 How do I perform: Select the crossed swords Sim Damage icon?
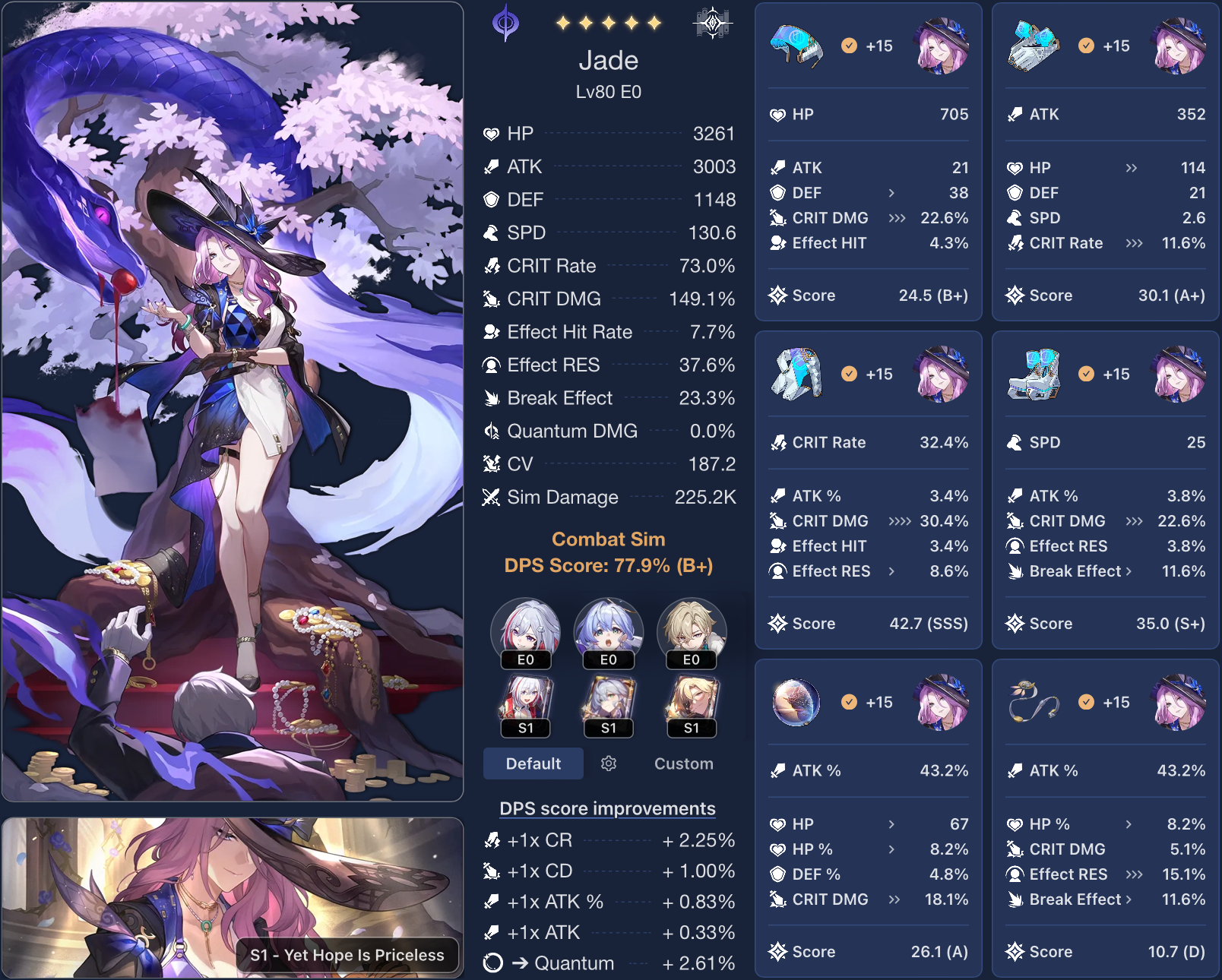pos(491,498)
